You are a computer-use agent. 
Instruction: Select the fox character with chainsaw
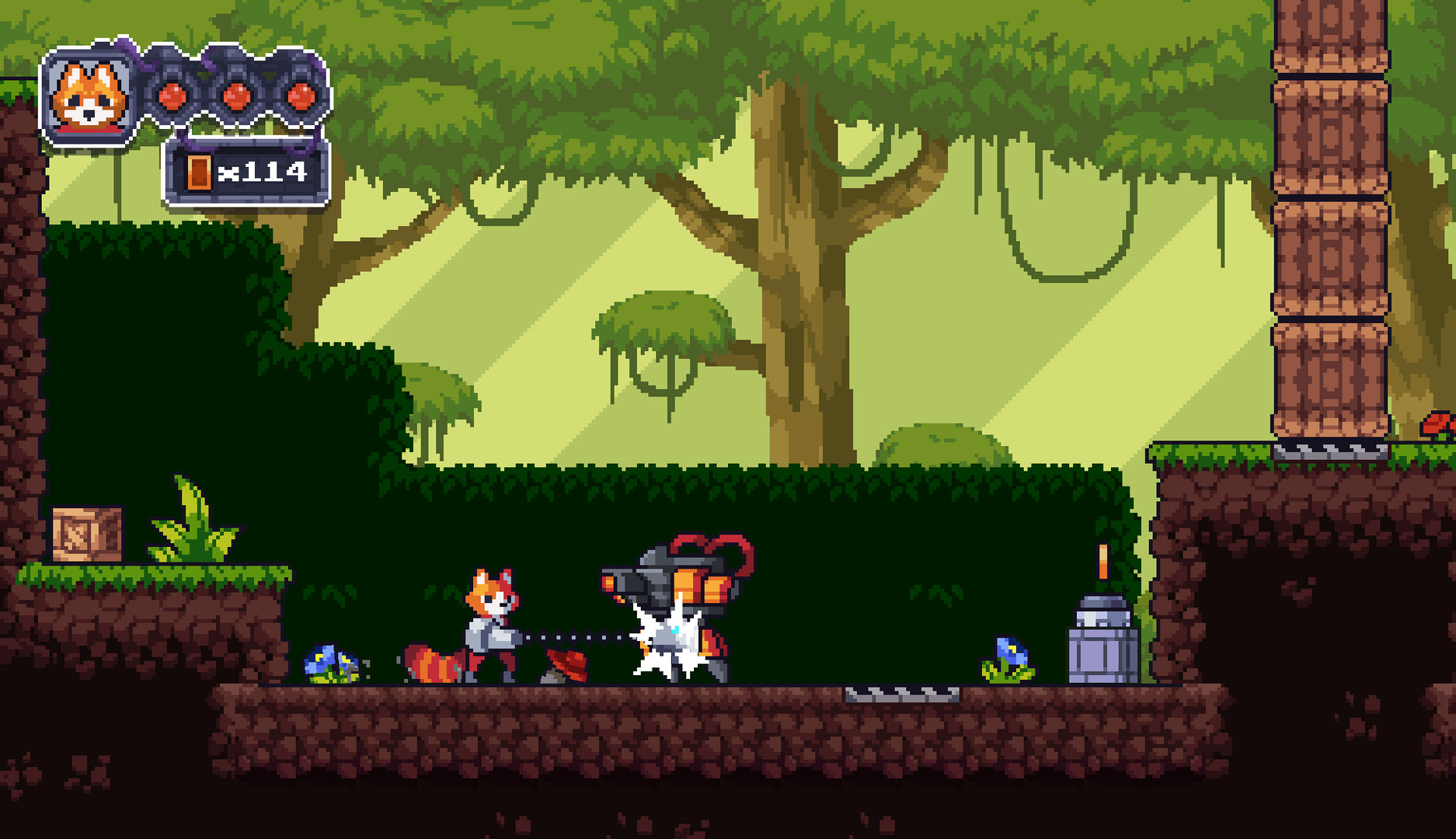pos(489,621)
